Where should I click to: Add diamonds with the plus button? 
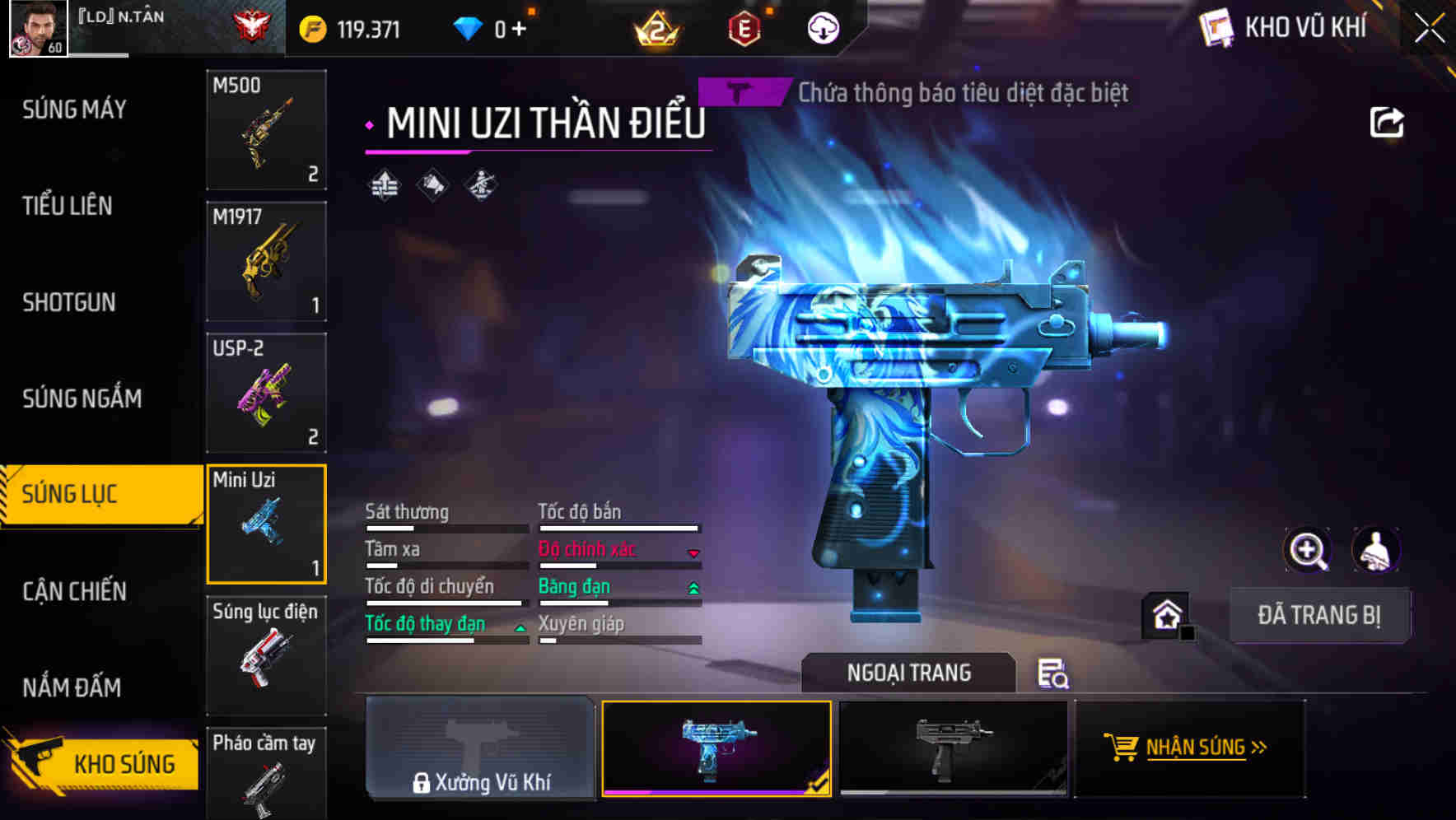tap(519, 30)
